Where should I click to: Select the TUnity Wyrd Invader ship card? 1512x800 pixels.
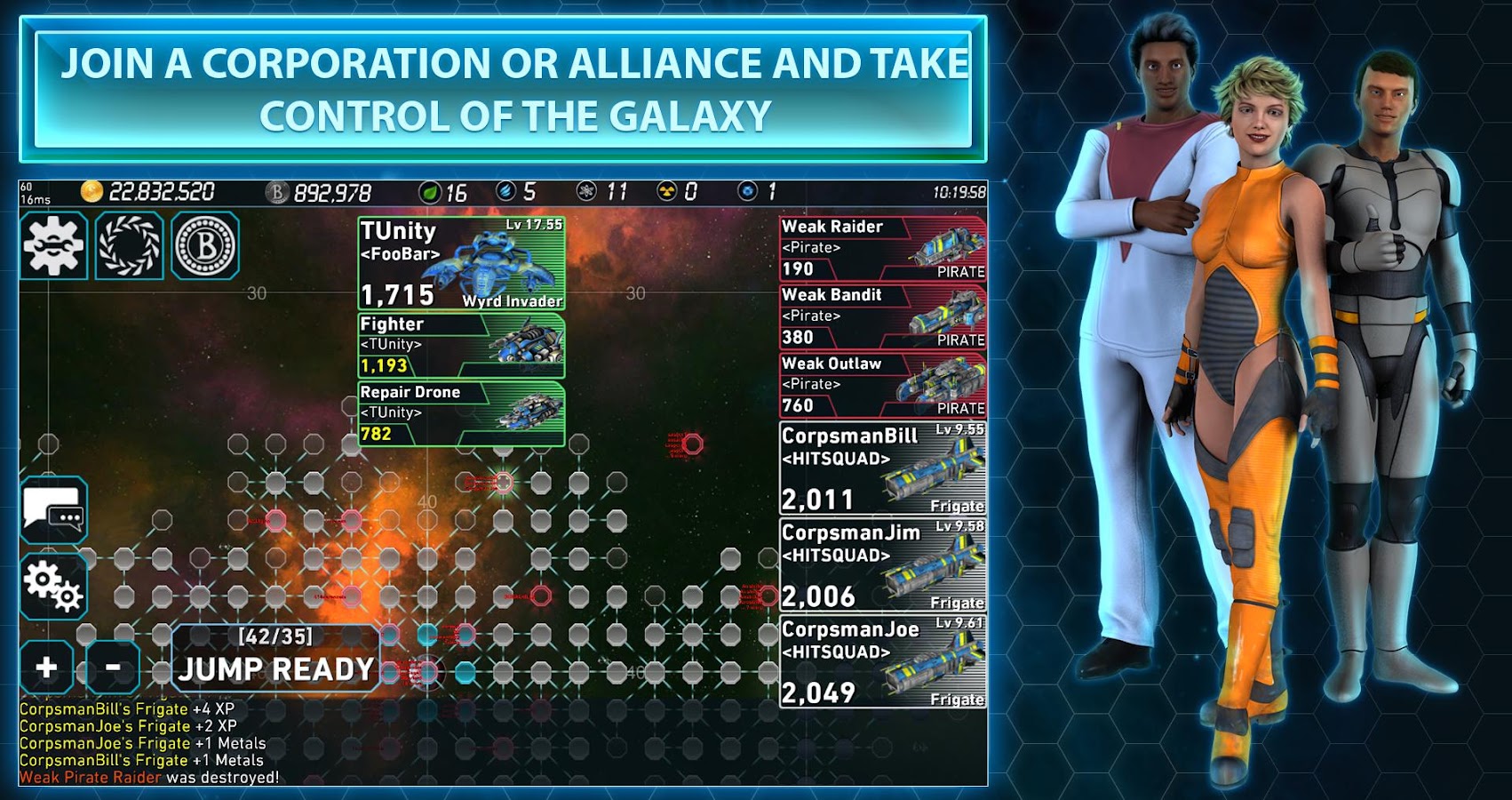[x=461, y=263]
